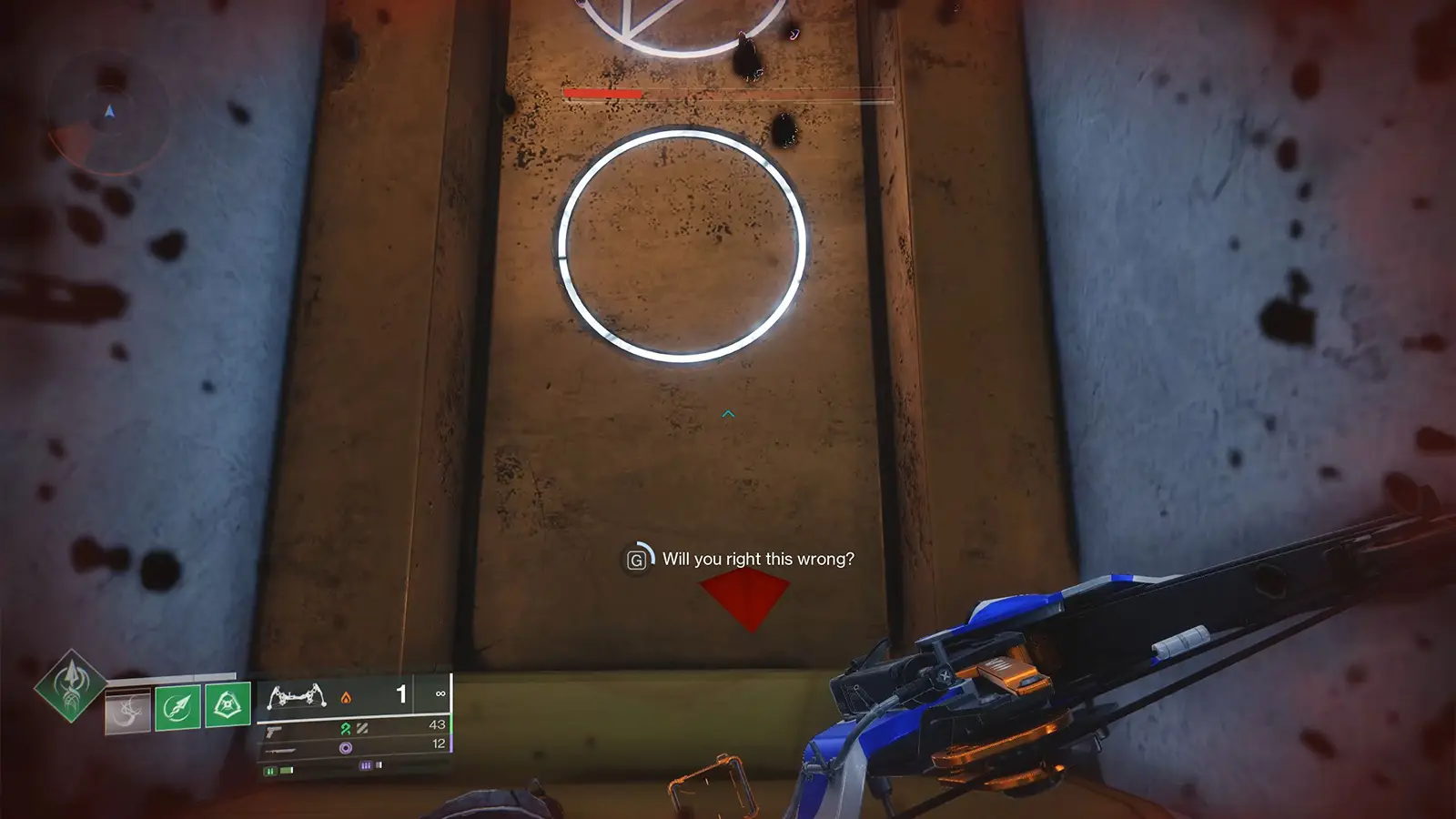
Task: Select the equipped bow weapon icon
Action: pos(298,697)
